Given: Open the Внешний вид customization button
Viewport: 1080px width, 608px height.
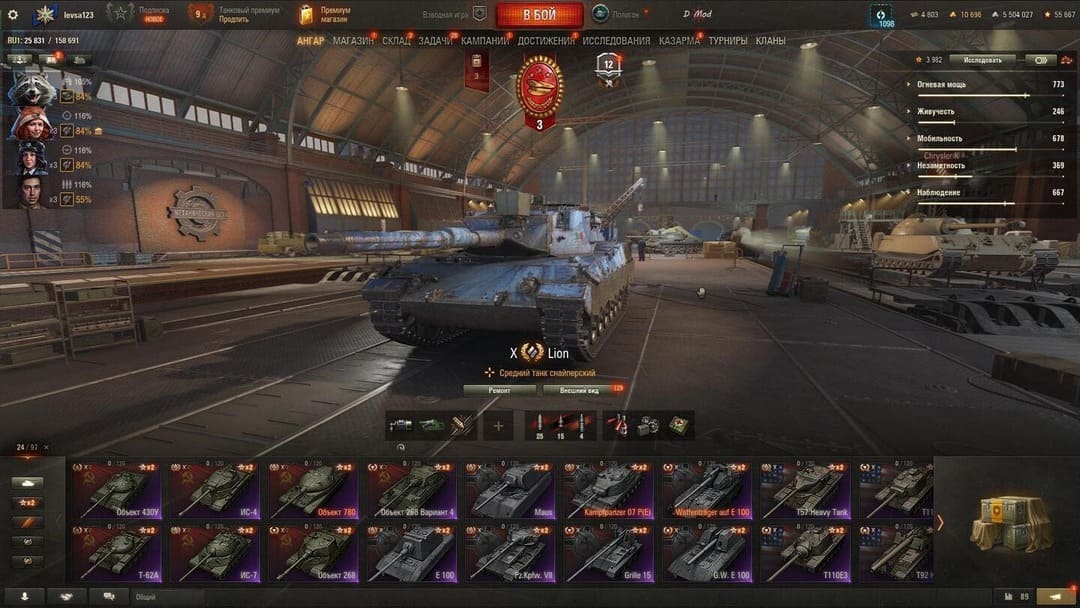Looking at the screenshot, I should [x=579, y=390].
